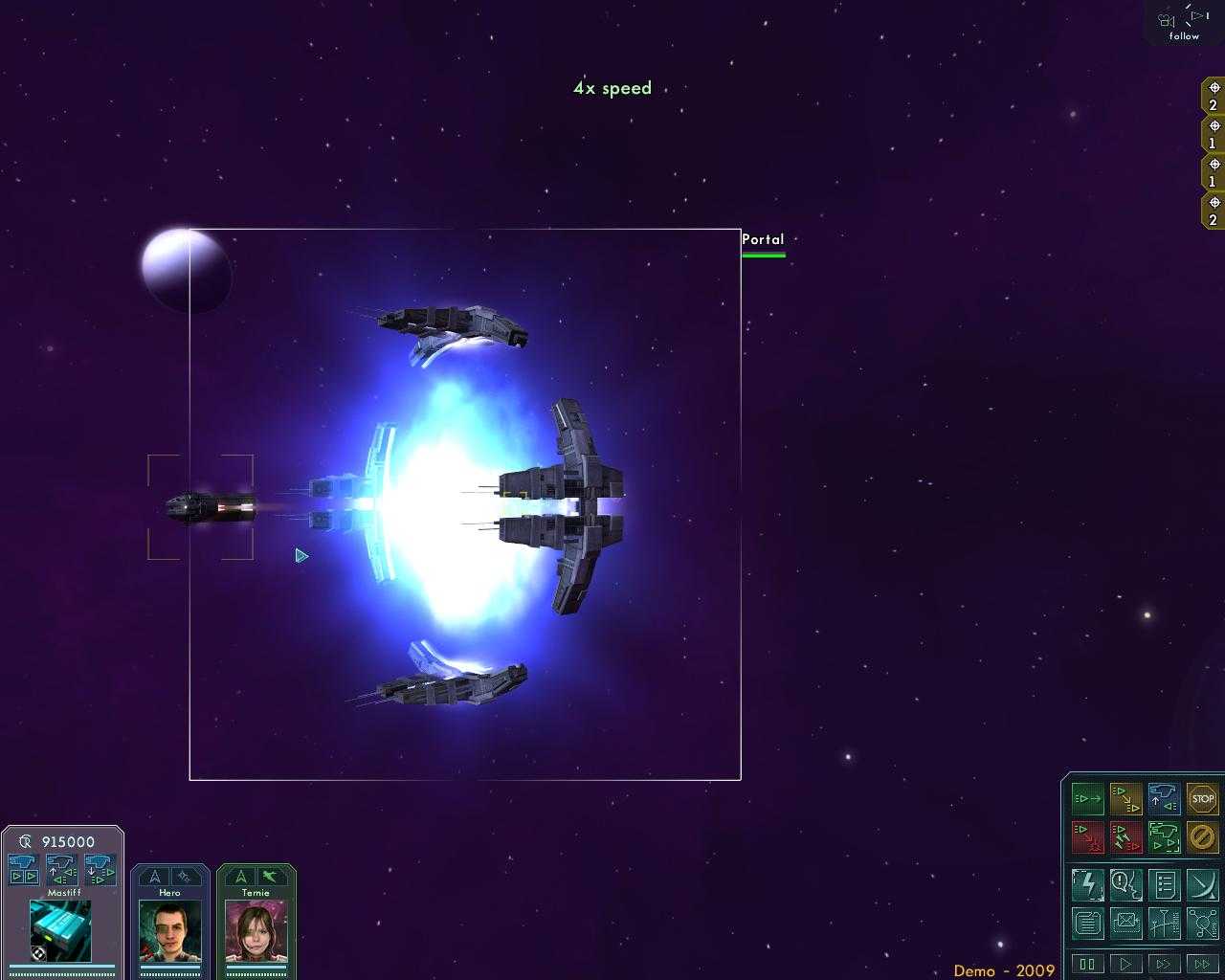1225x980 pixels.
Task: Click the lightning energy icon
Action: tap(1089, 884)
